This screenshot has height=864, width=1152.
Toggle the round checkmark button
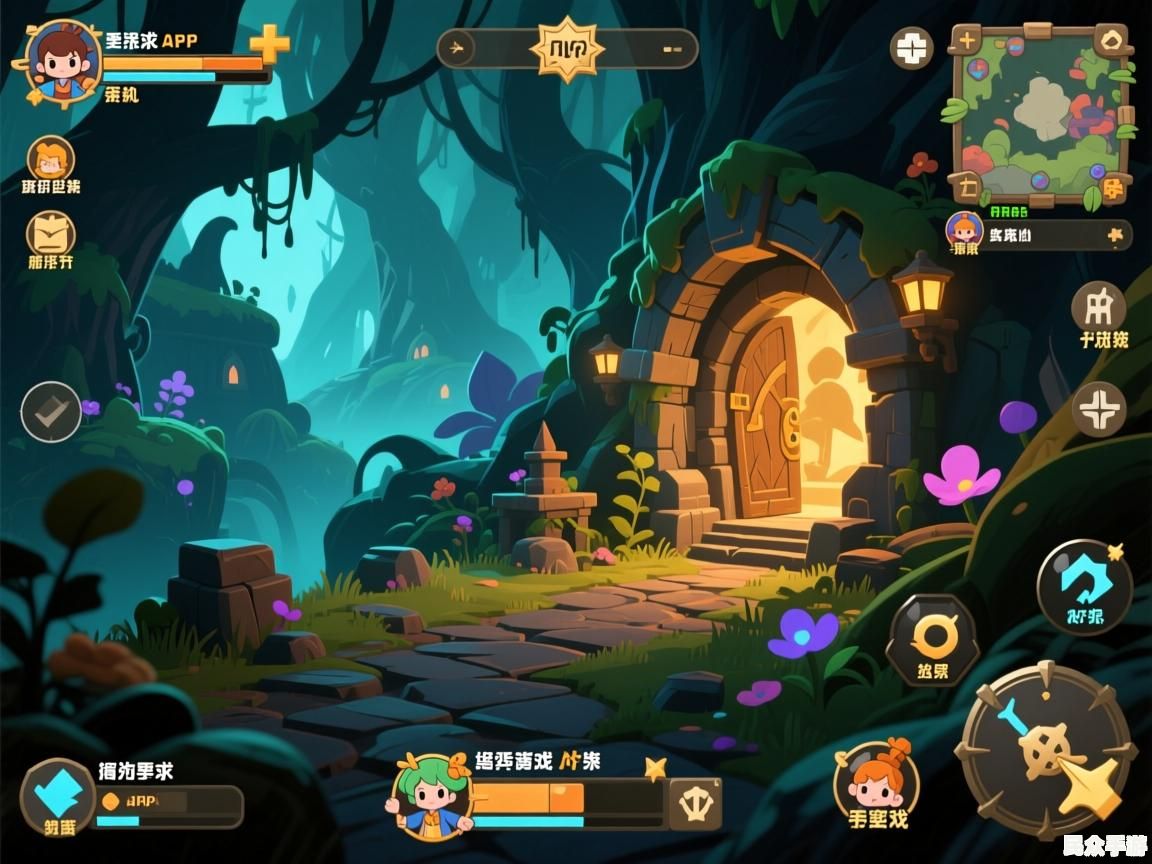pyautogui.click(x=51, y=412)
